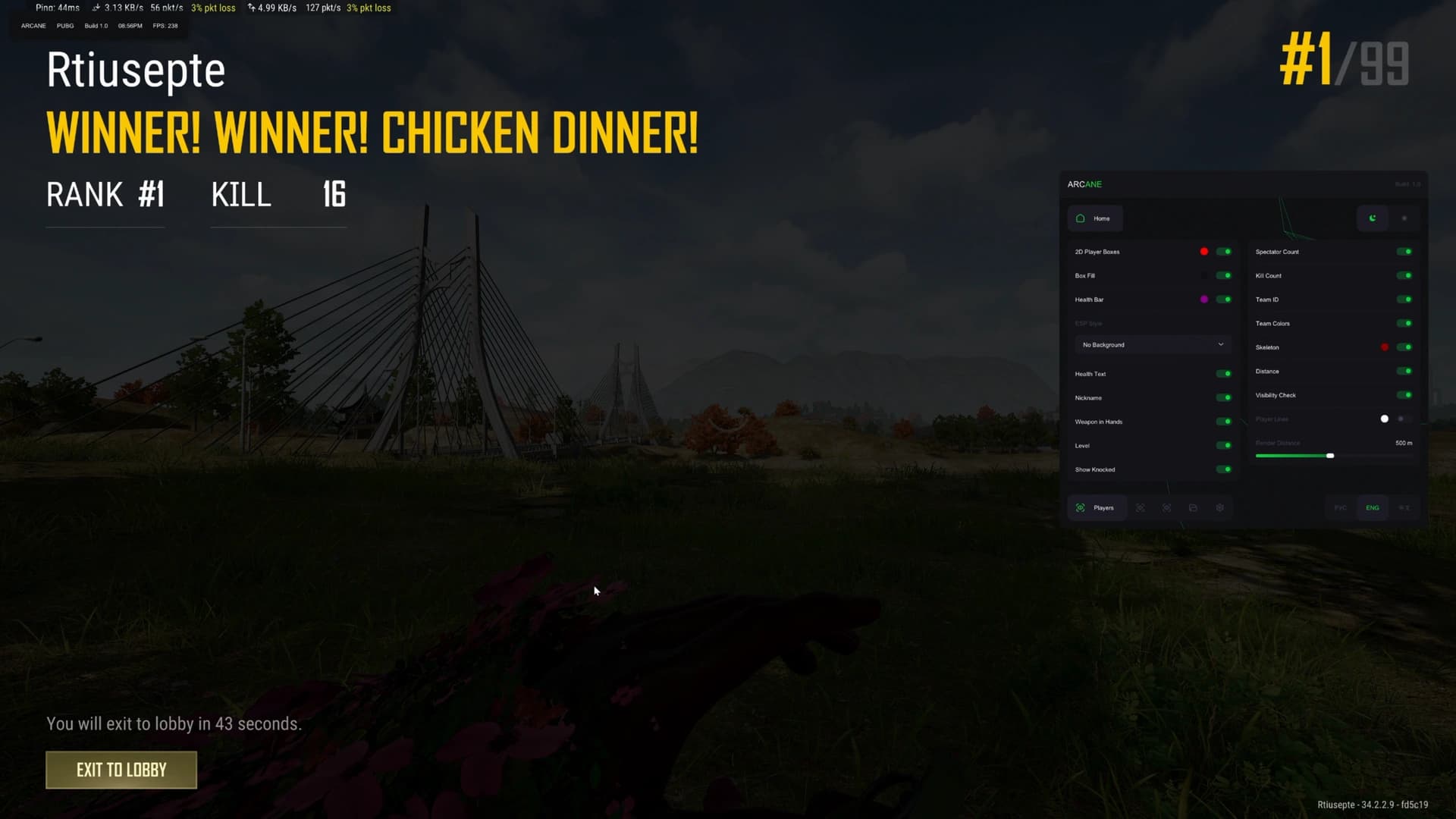
Task: Select the PYC language option
Action: pos(1339,507)
